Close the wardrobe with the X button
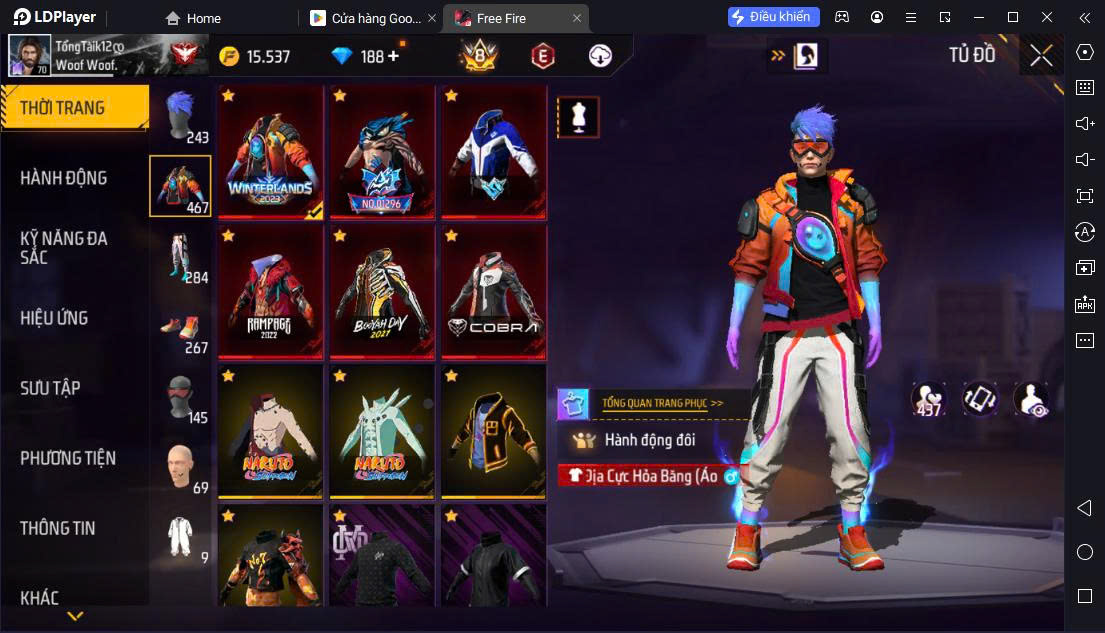 1041,56
